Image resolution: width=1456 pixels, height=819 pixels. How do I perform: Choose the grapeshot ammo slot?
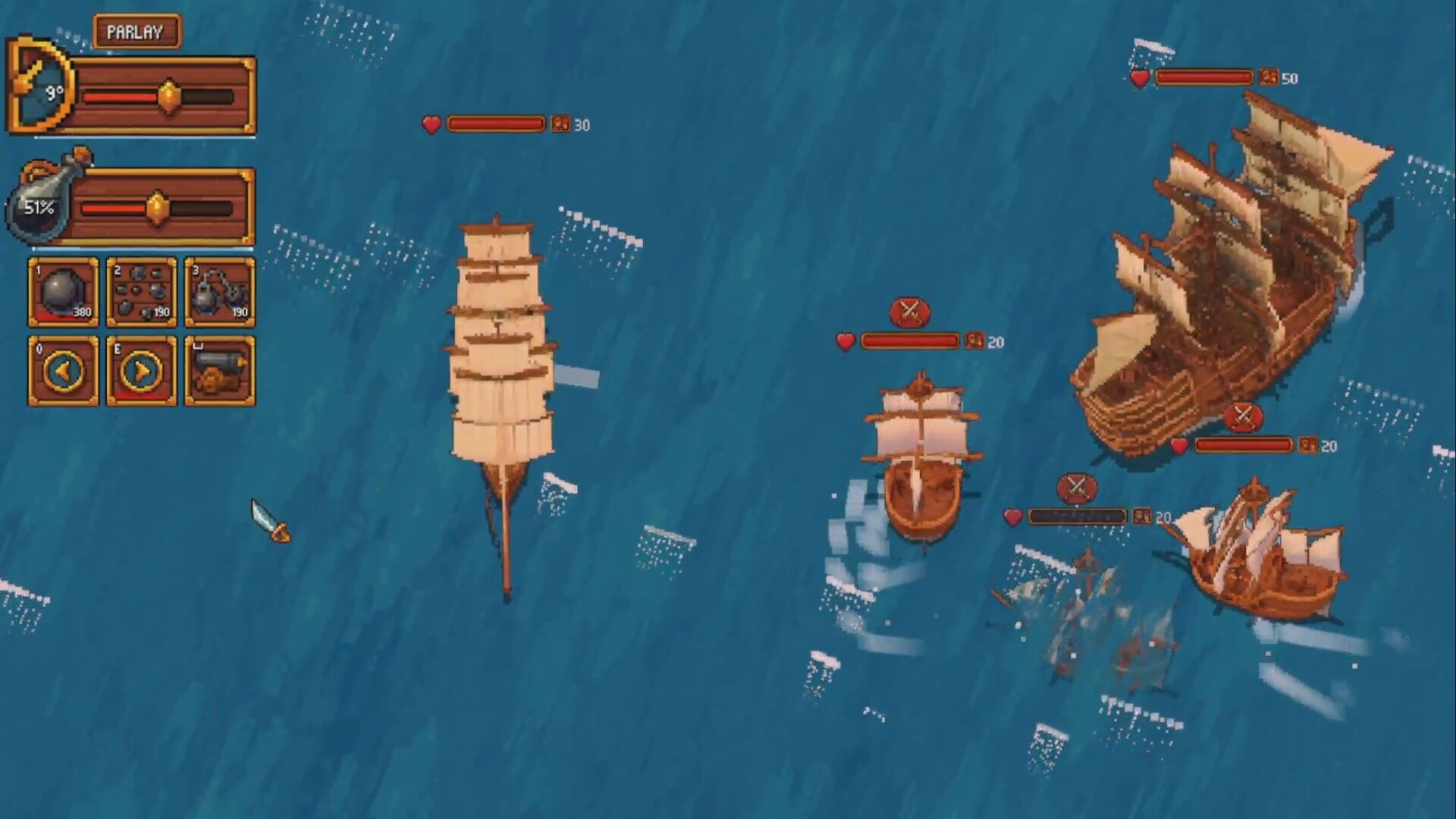(142, 293)
